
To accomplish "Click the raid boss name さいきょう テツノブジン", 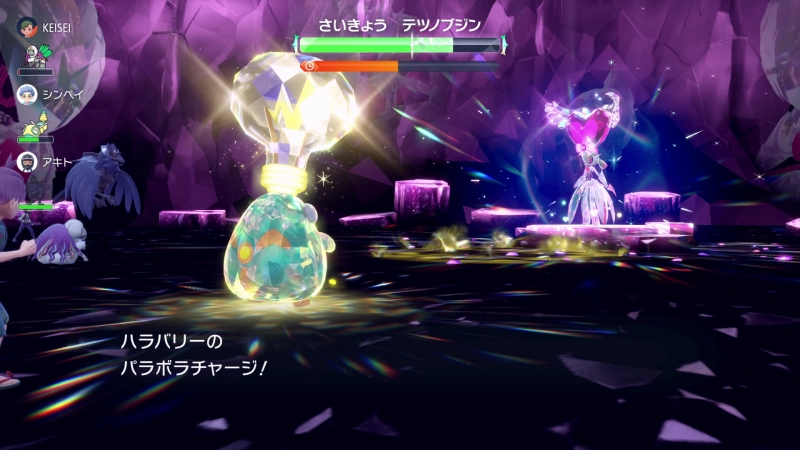I will tap(400, 25).
